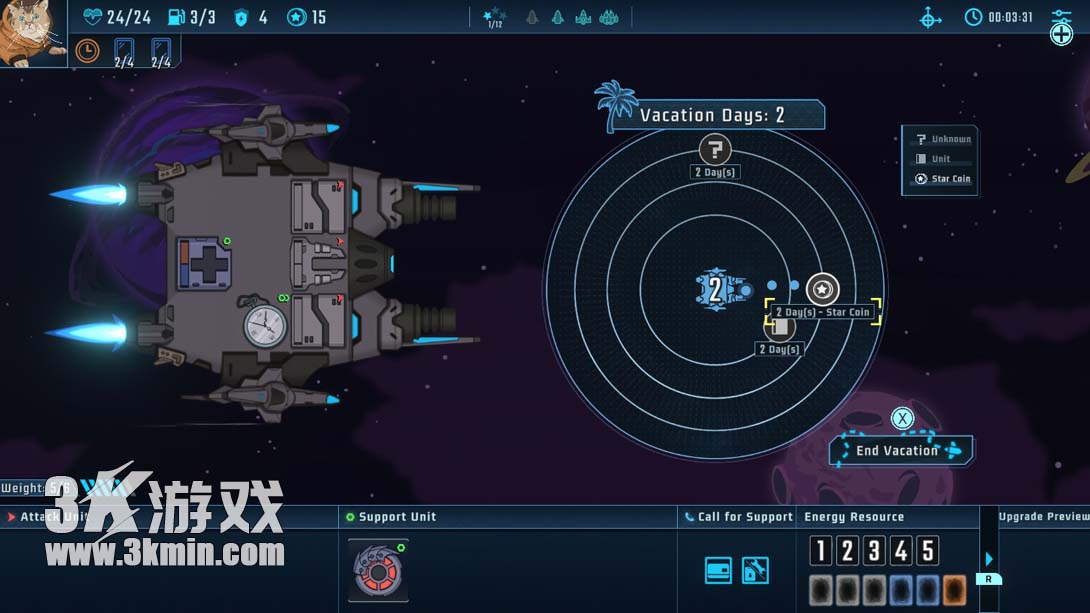Open the settings sliders icon
This screenshot has height=613, width=1090.
(1061, 17)
